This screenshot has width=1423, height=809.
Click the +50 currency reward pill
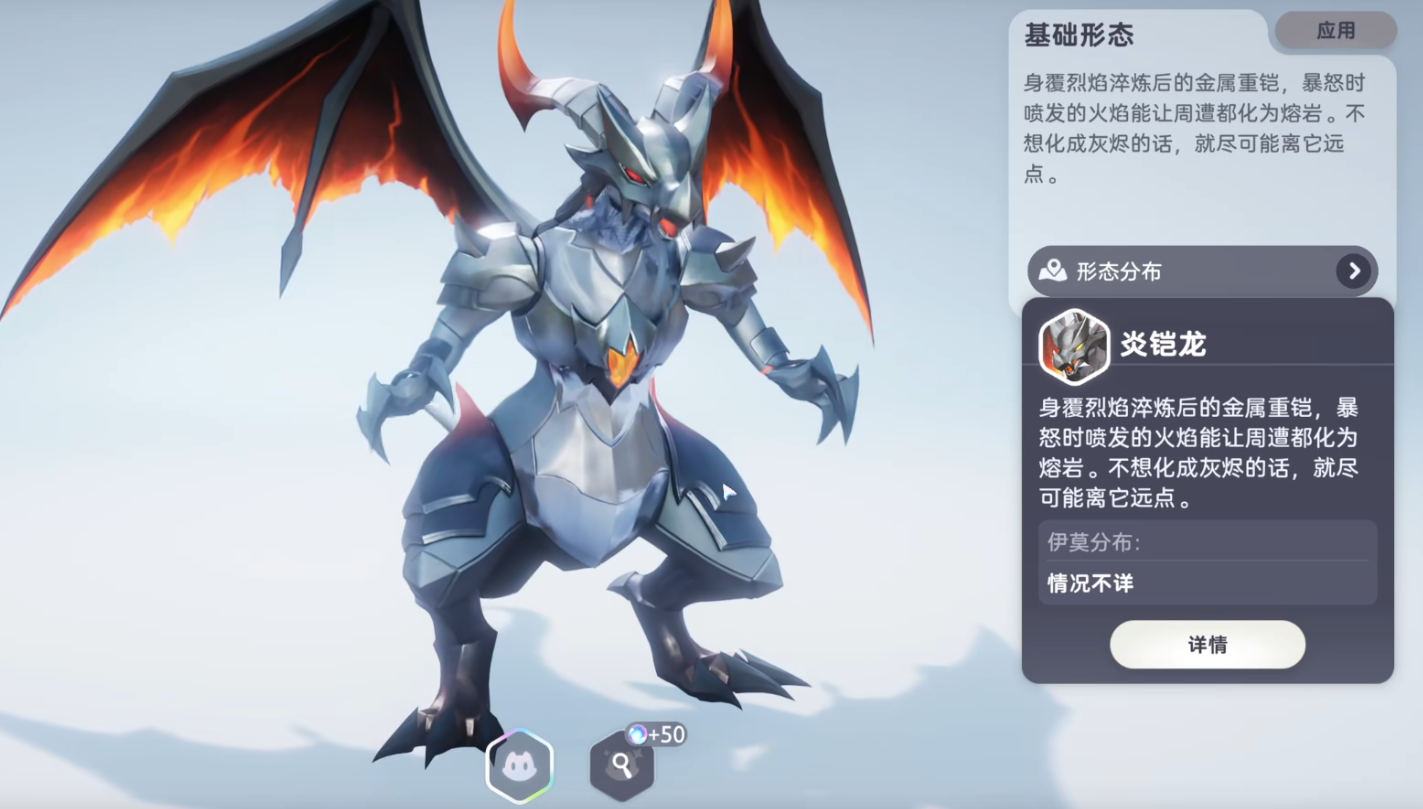[658, 731]
